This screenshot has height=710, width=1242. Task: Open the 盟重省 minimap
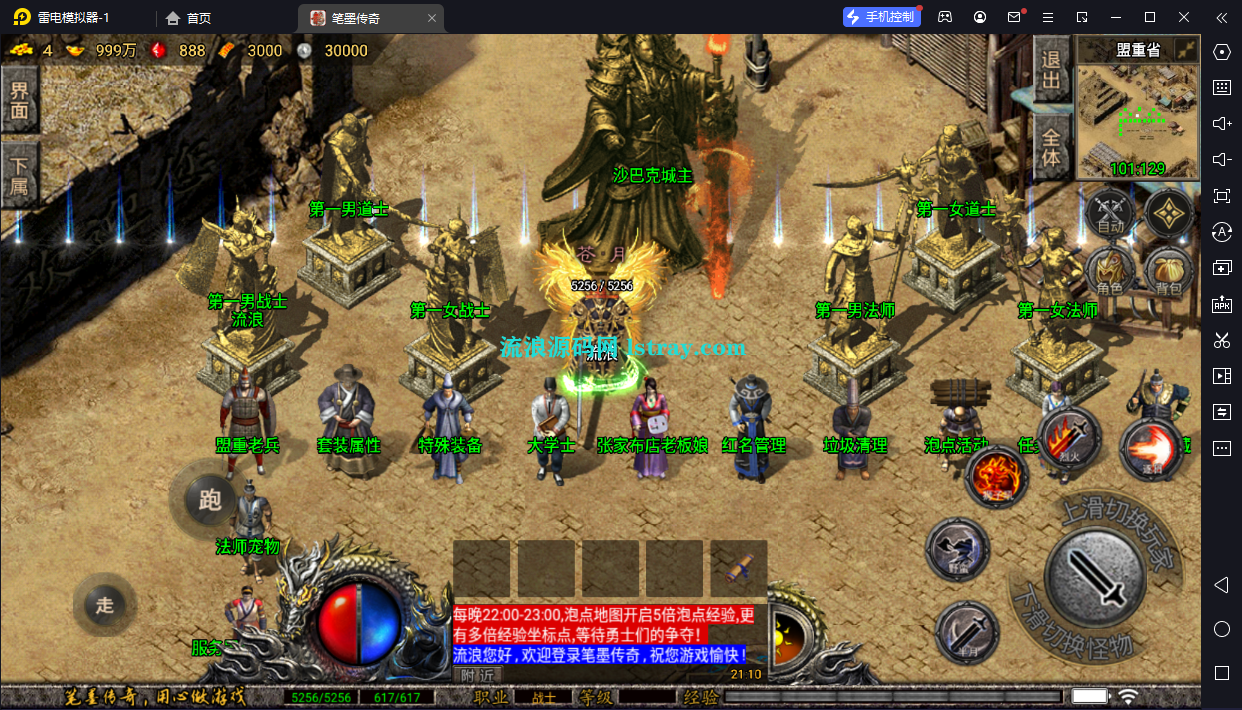[1138, 110]
